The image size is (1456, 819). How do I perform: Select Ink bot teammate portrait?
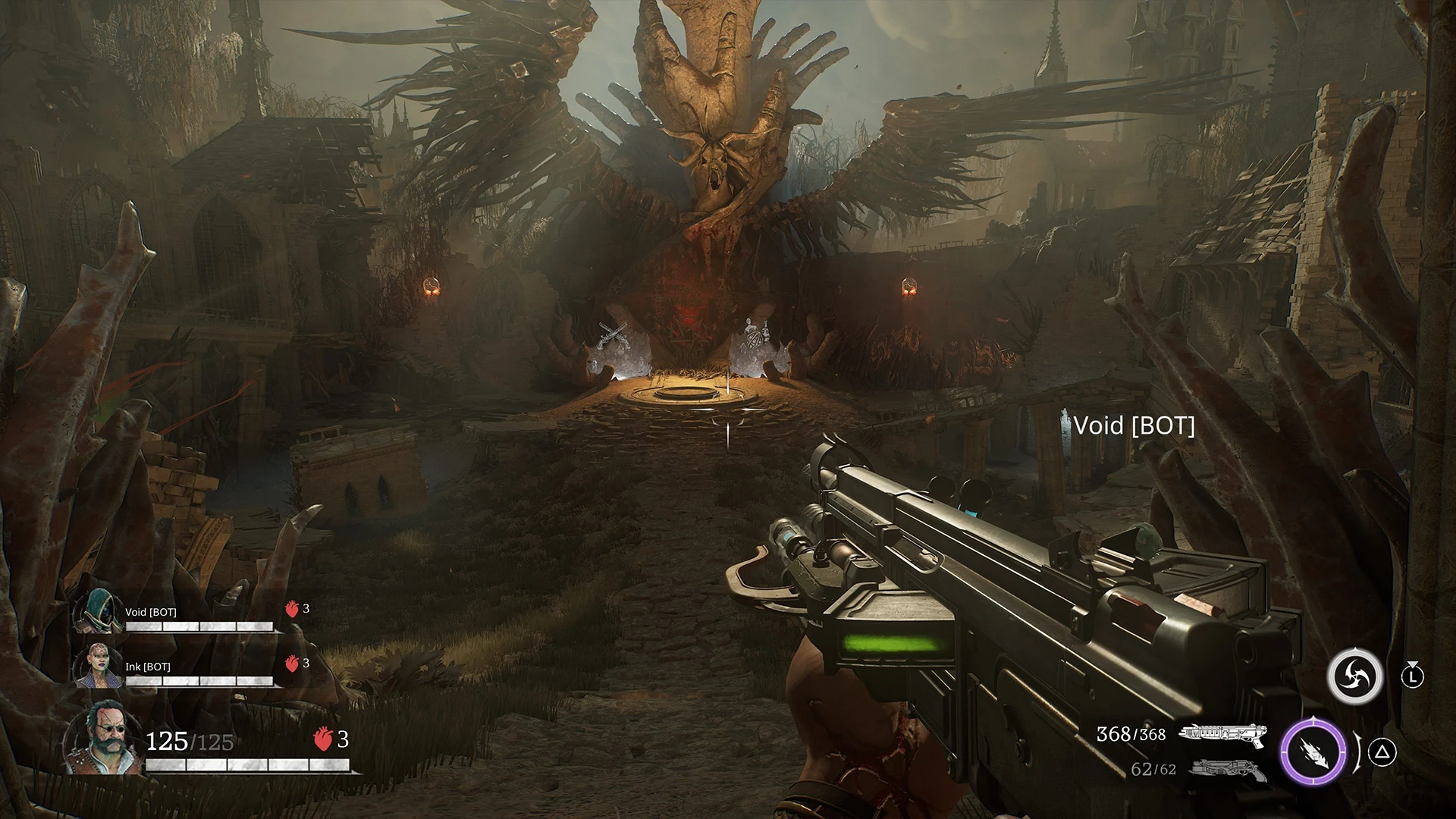point(97,667)
